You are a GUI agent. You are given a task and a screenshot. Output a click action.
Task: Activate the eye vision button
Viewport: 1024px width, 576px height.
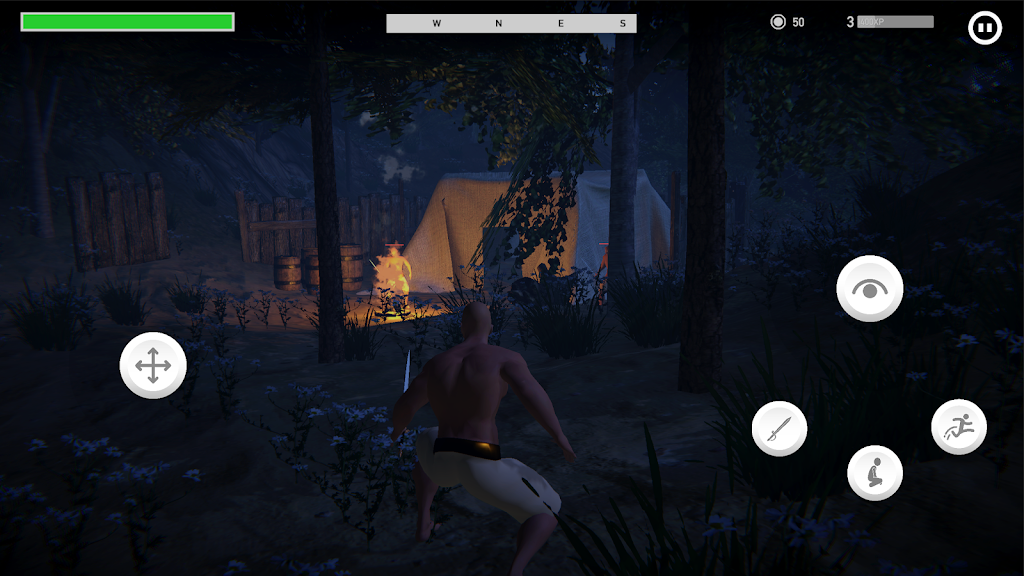coord(870,288)
